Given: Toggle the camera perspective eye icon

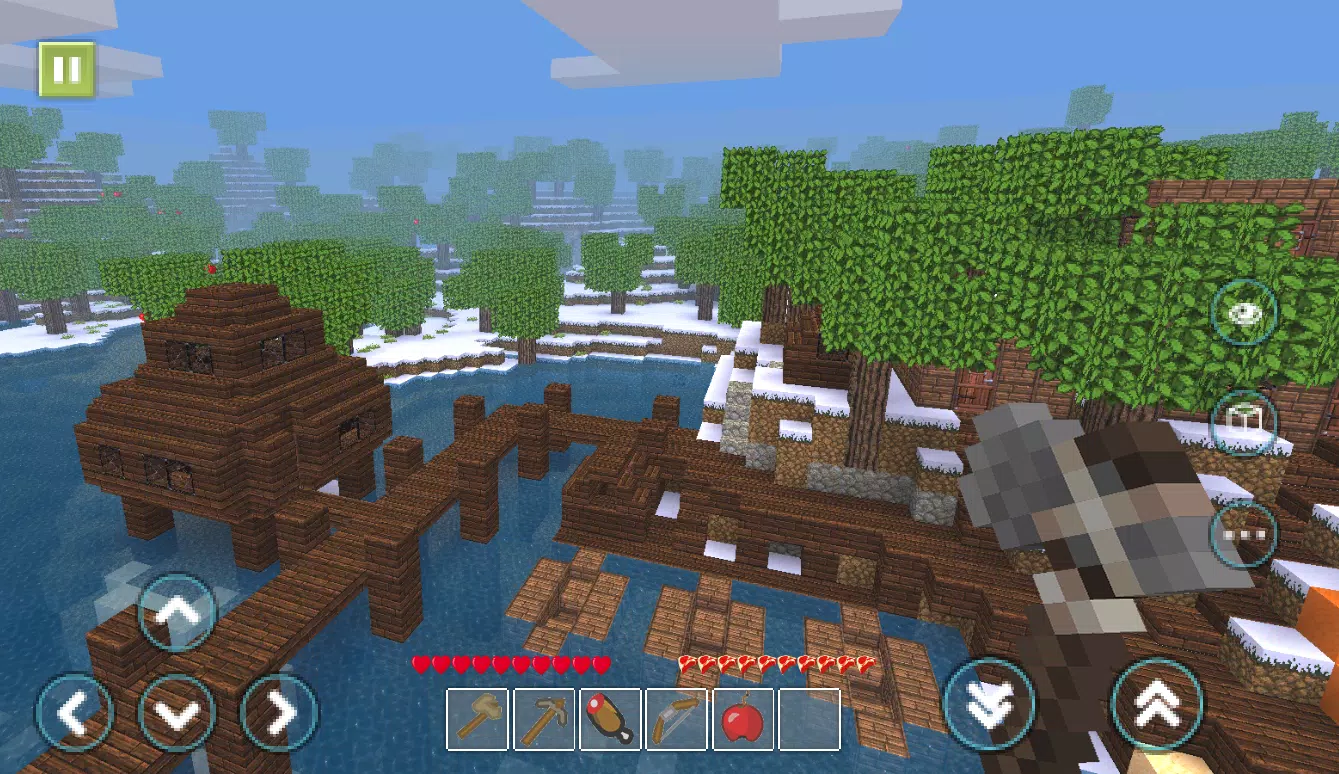Looking at the screenshot, I should click(1243, 313).
